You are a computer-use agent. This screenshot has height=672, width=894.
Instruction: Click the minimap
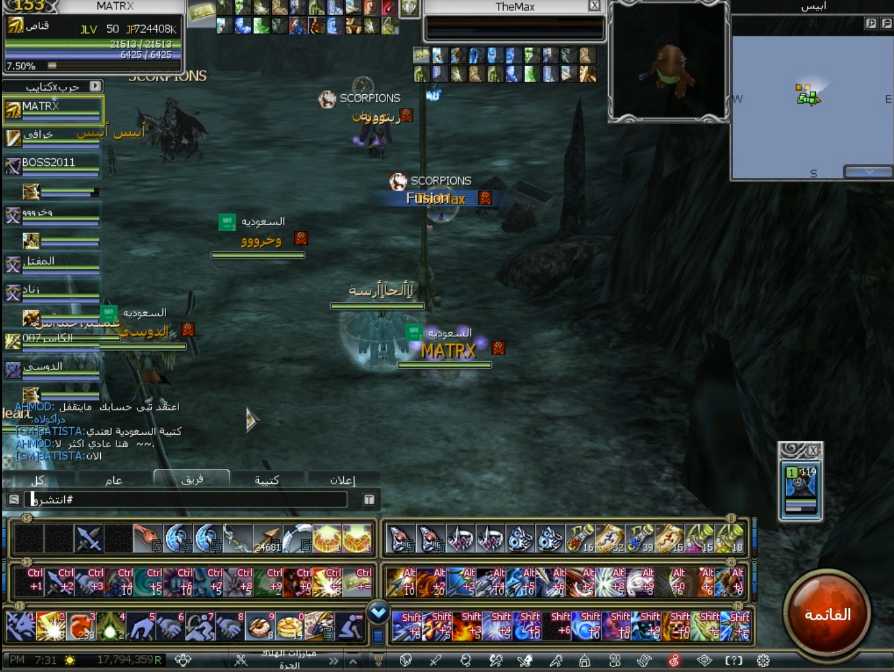811,96
